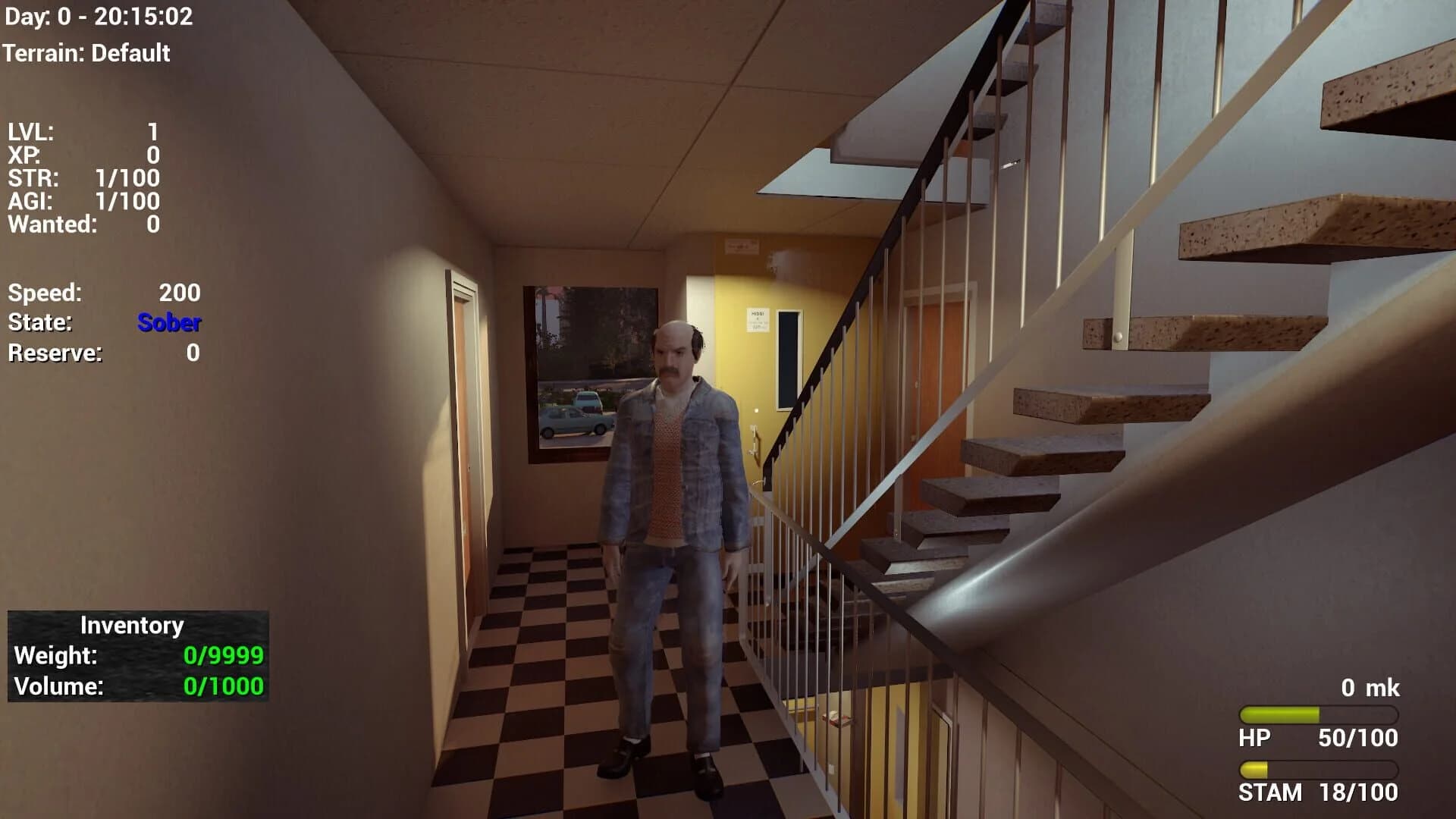Select the Inventory panel header
1456x819 pixels.
[131, 626]
